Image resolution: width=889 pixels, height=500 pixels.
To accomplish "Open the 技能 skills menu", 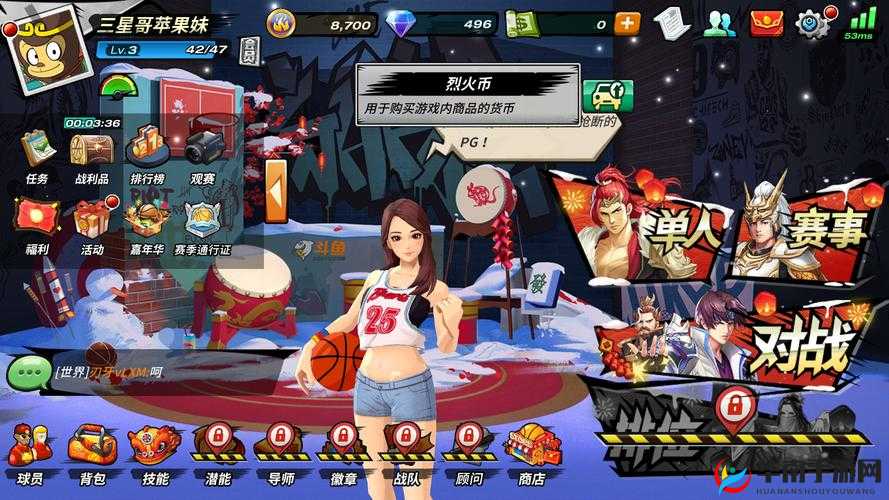I will pyautogui.click(x=155, y=451).
